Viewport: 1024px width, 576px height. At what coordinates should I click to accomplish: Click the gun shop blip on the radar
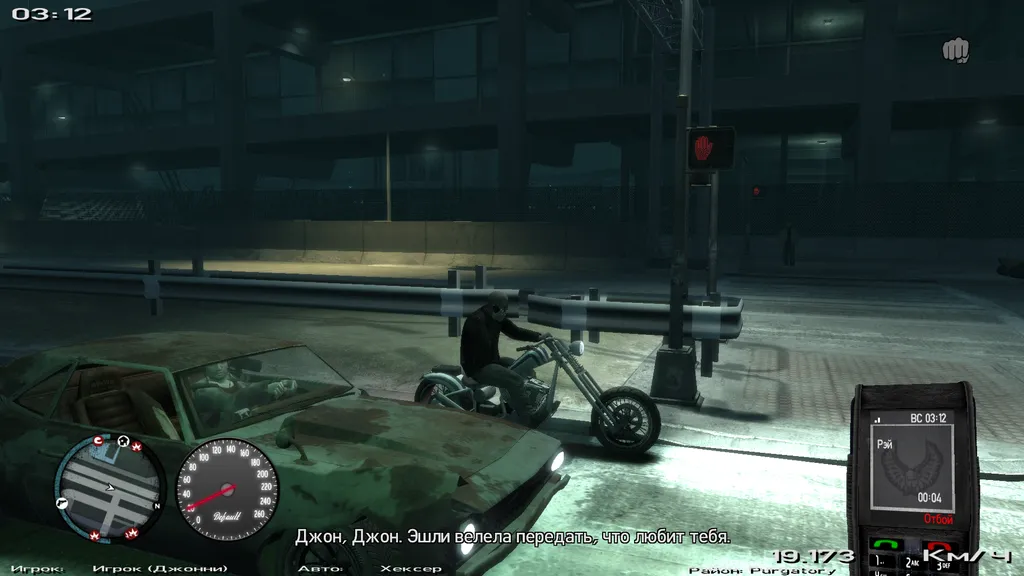(x=62, y=500)
